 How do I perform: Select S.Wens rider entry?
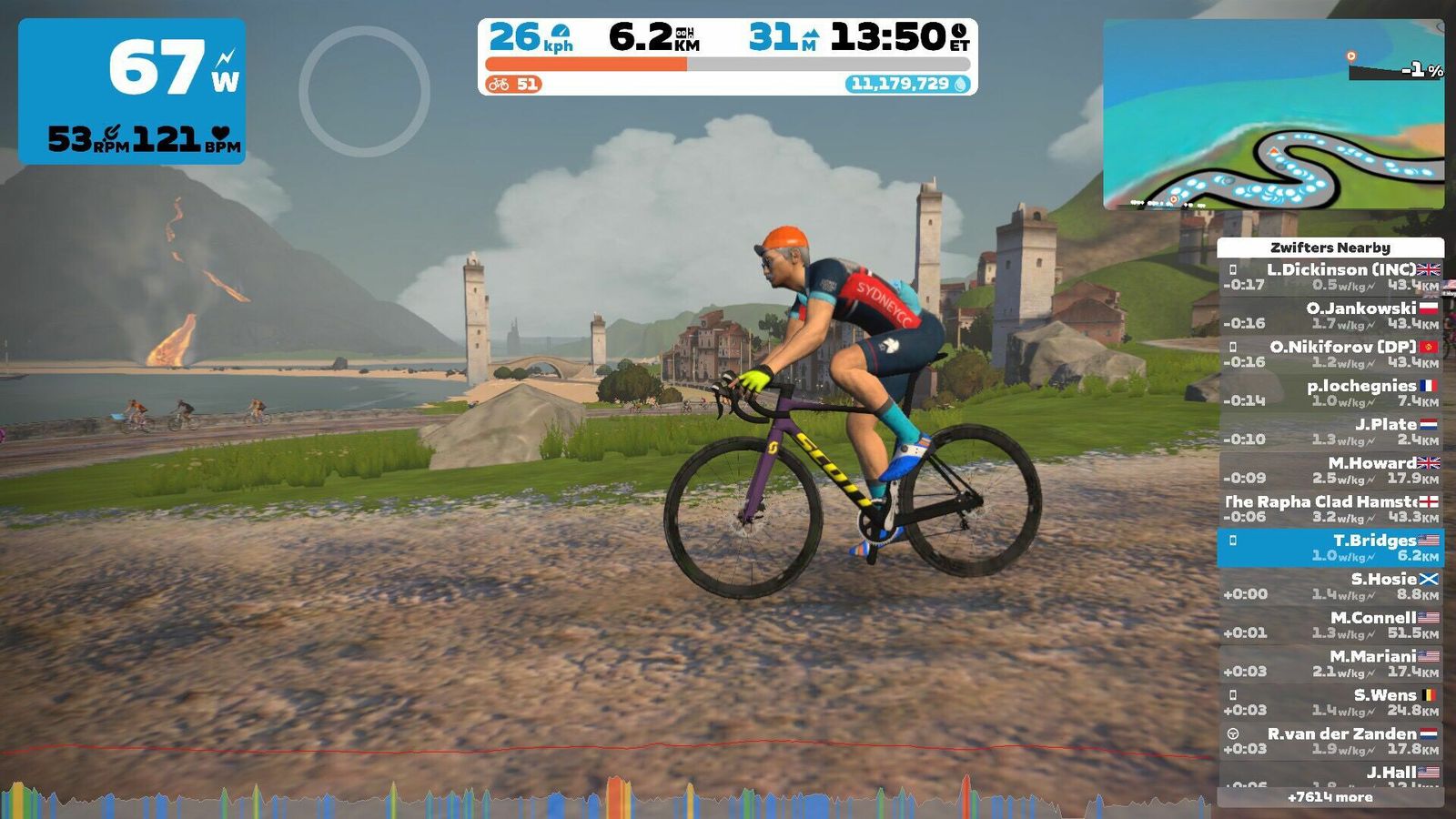tap(1330, 702)
